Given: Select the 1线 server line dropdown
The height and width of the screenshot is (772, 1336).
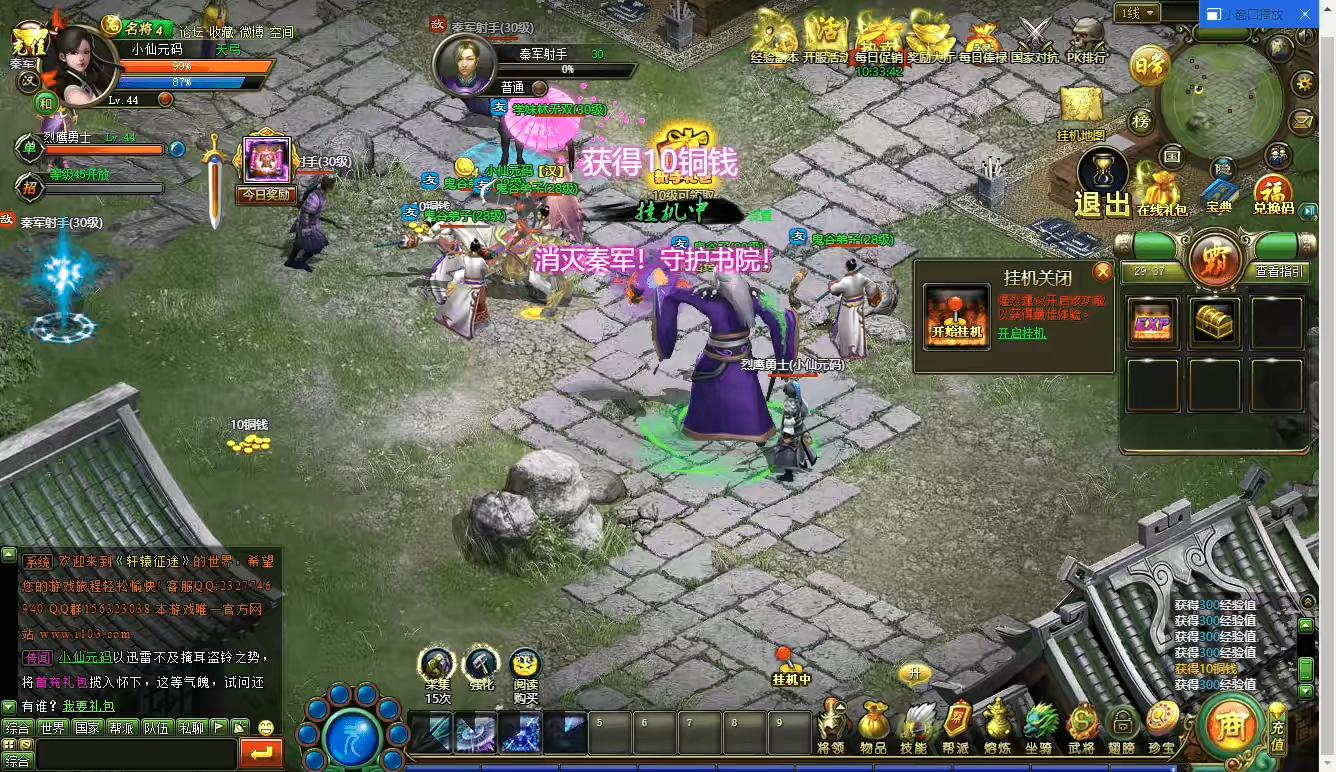Looking at the screenshot, I should point(1138,13).
